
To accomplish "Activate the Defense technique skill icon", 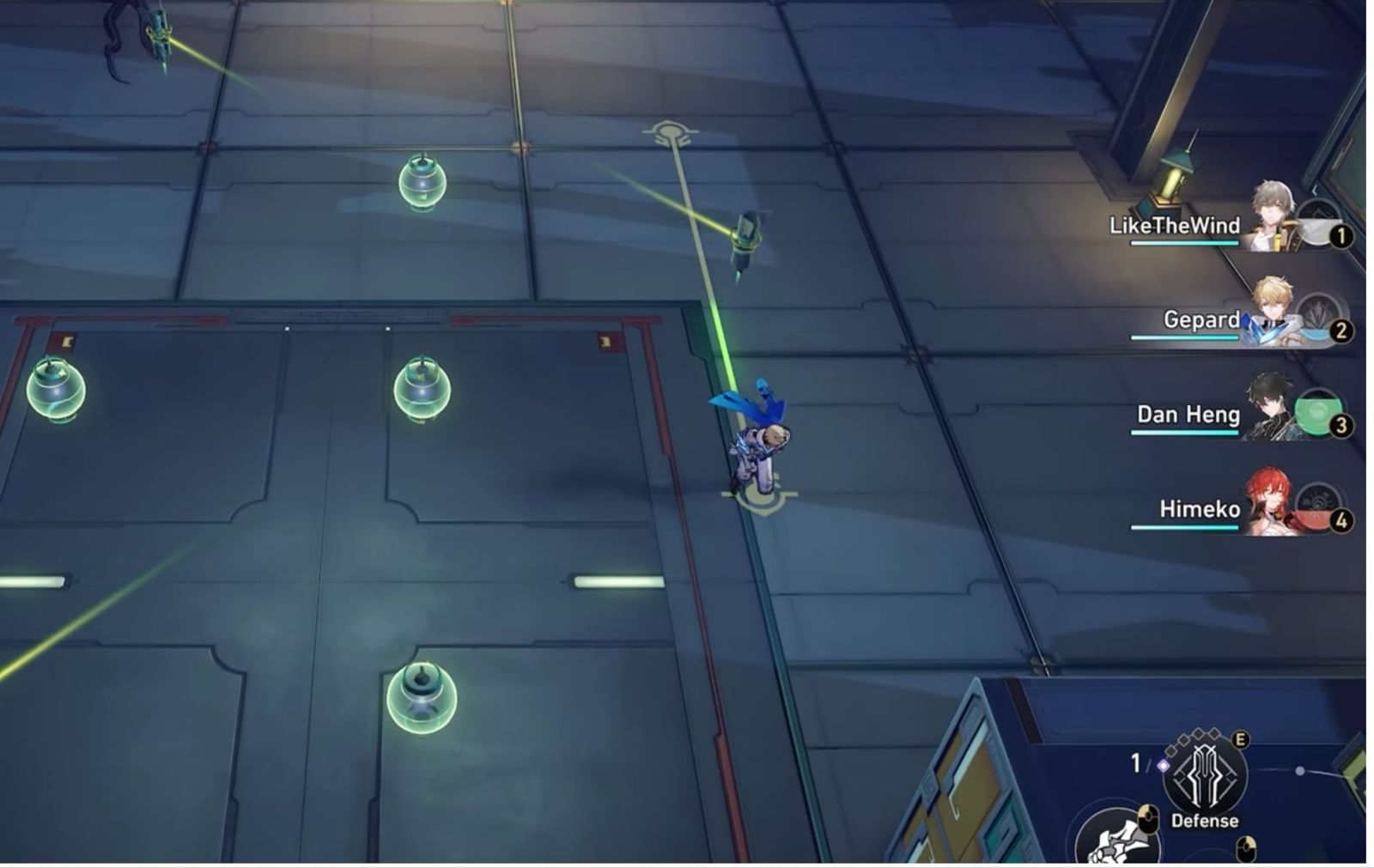I will 1203,774.
